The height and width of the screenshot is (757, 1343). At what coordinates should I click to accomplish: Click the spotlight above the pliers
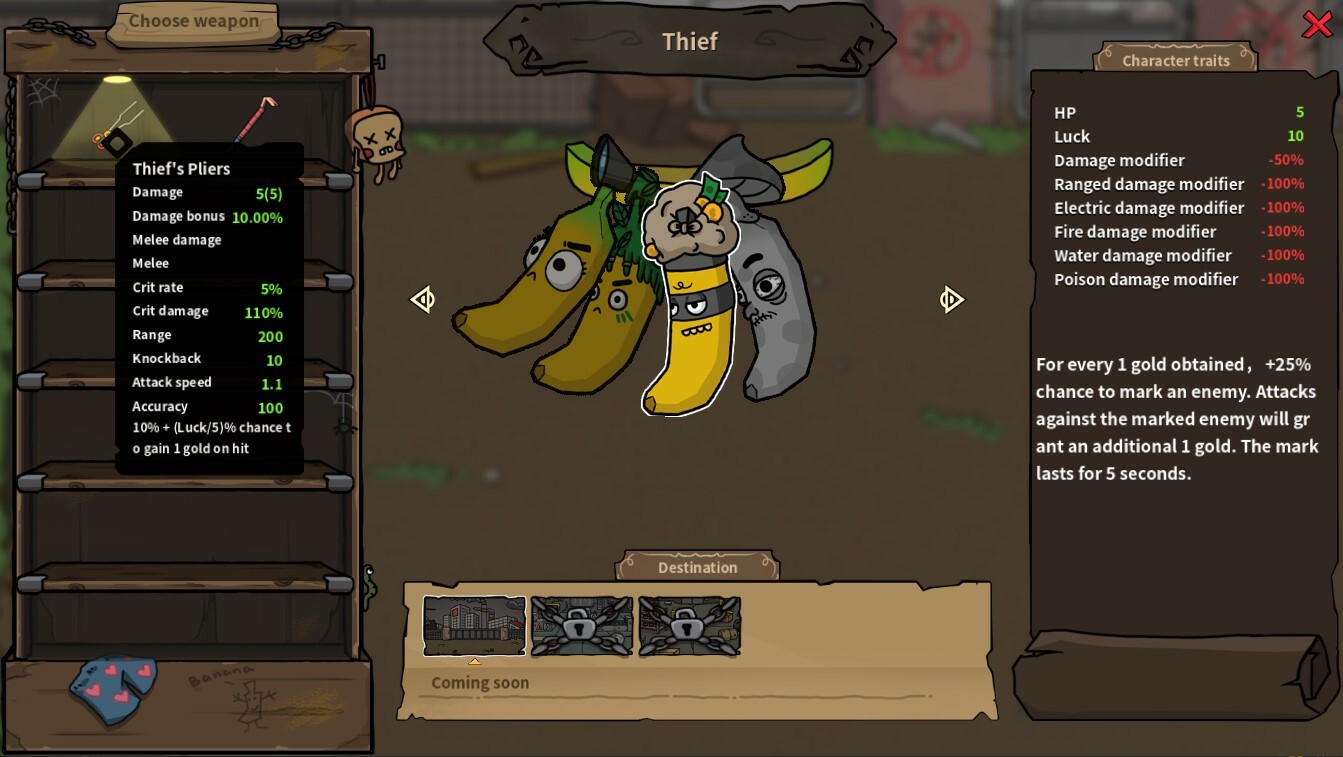115,78
